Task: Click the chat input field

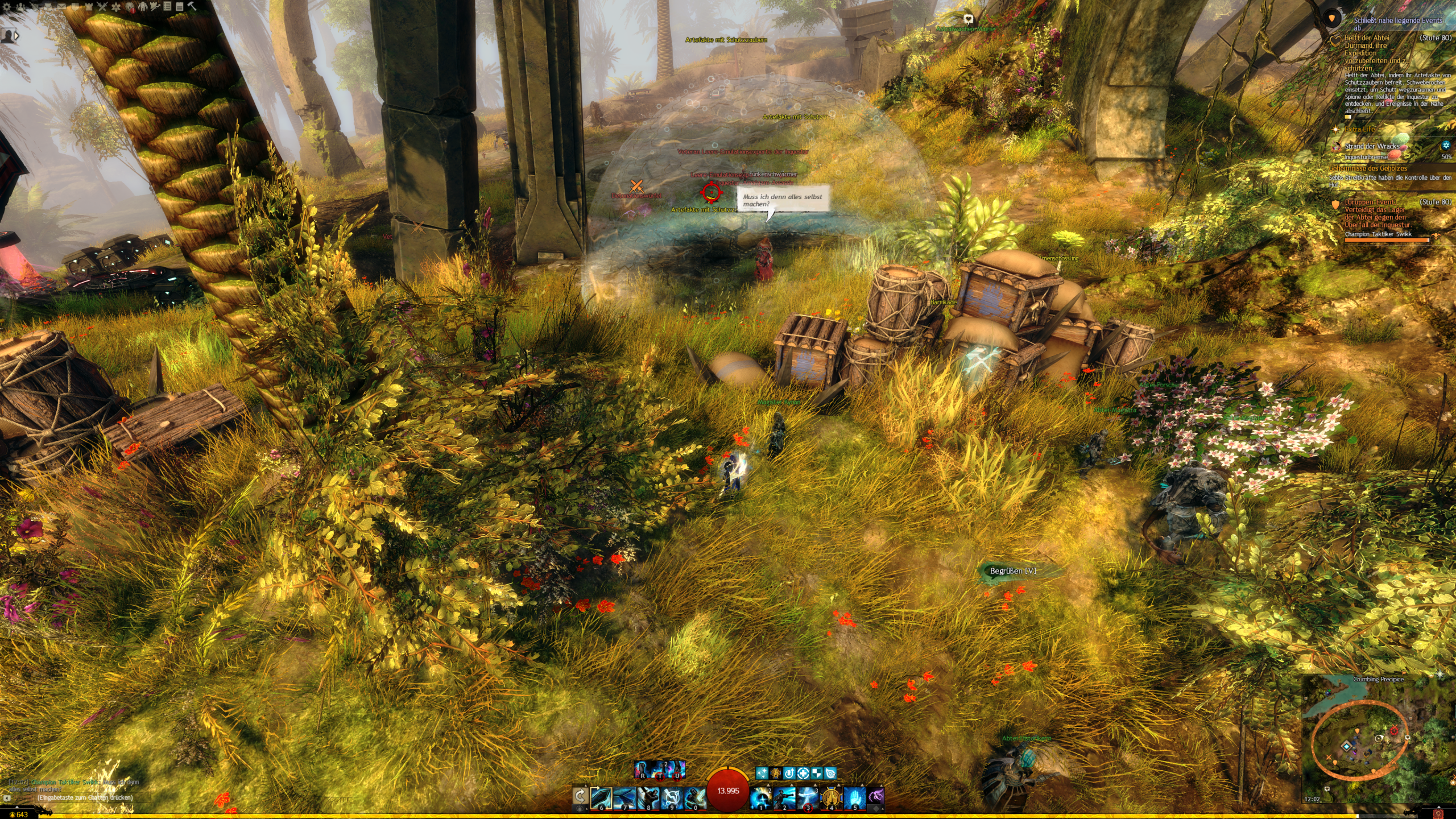Action: [85, 797]
